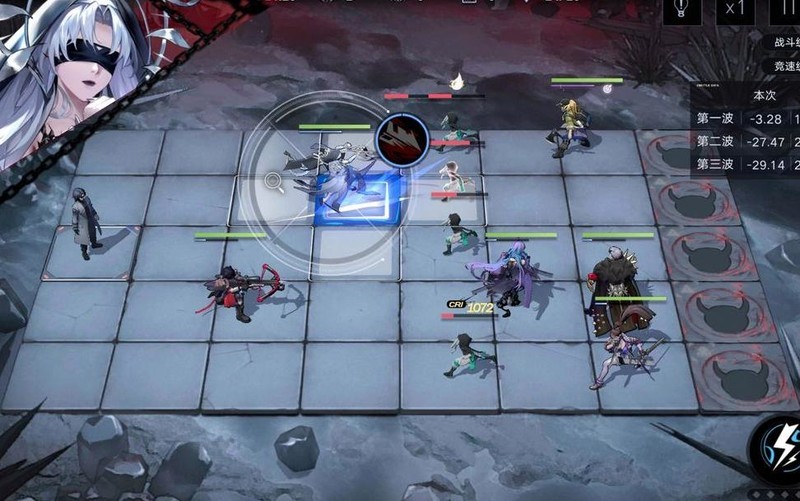Activate the lightning bolt skill icon
The height and width of the screenshot is (501, 800).
tap(776, 444)
